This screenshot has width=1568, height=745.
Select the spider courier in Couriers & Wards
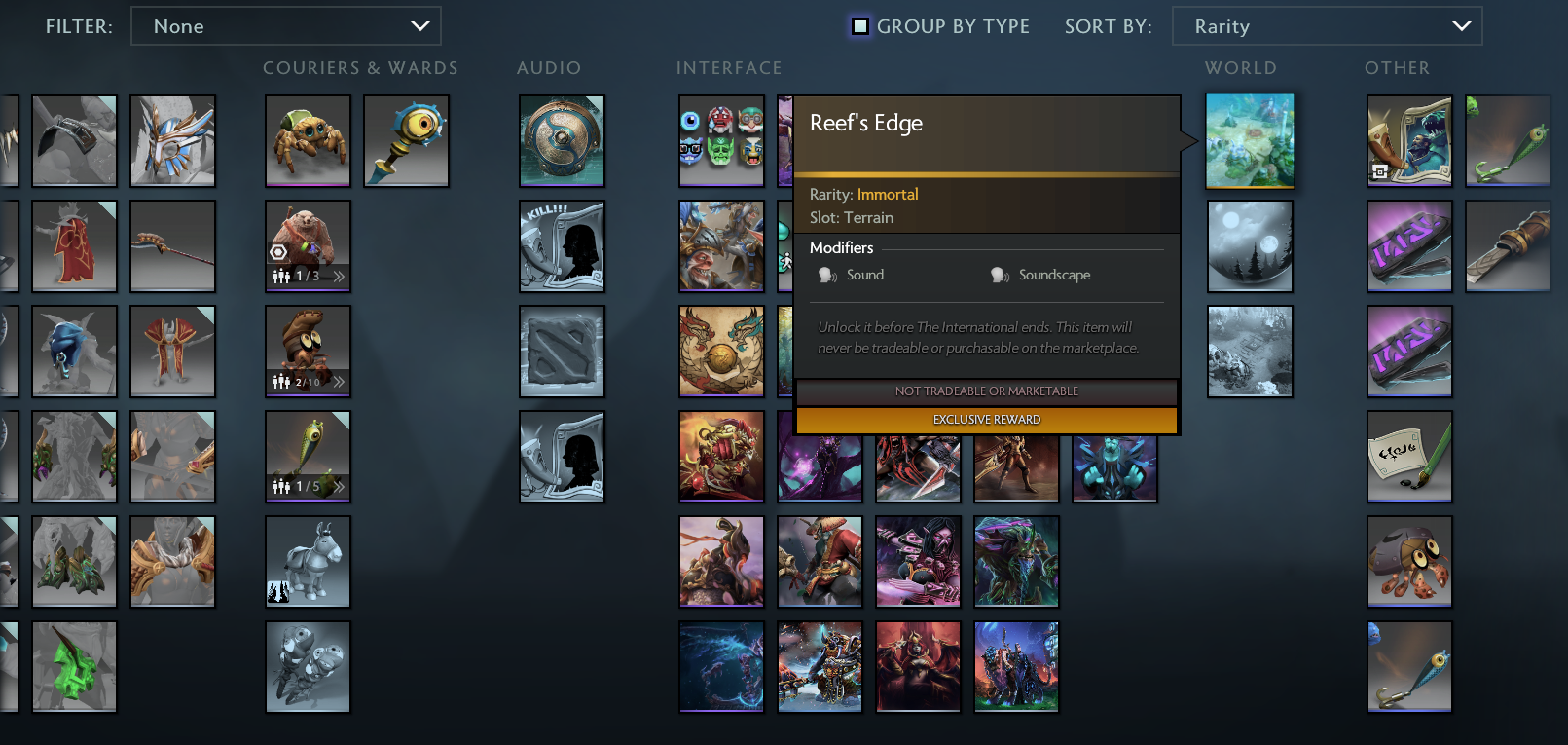tap(308, 141)
